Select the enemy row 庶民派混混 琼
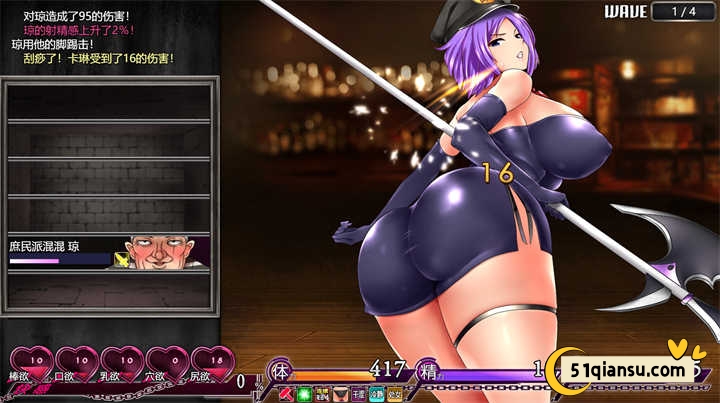Image resolution: width=720 pixels, height=403 pixels. coord(109,251)
